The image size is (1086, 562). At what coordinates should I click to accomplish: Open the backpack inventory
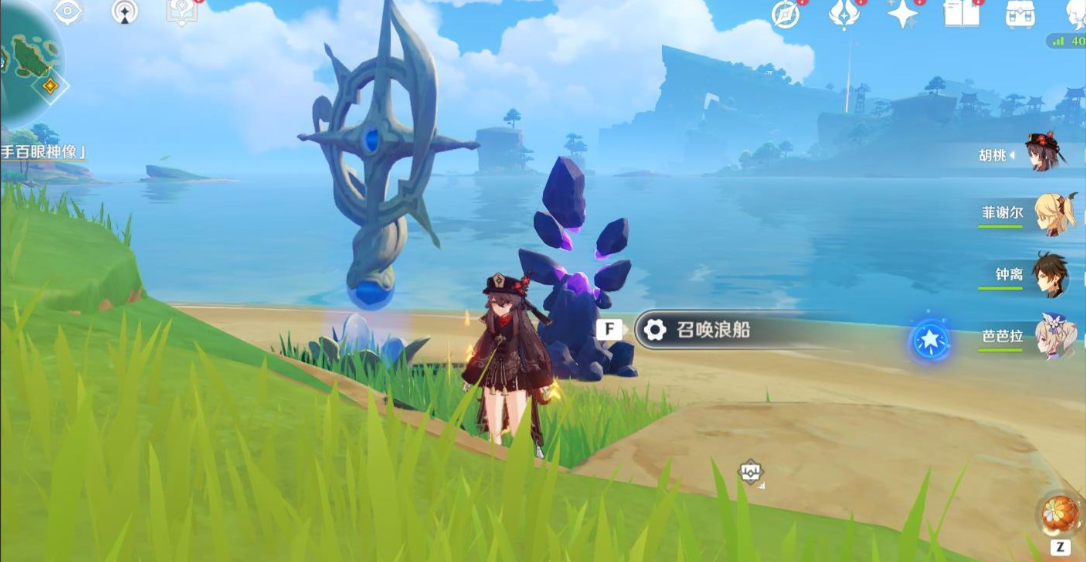point(1020,14)
